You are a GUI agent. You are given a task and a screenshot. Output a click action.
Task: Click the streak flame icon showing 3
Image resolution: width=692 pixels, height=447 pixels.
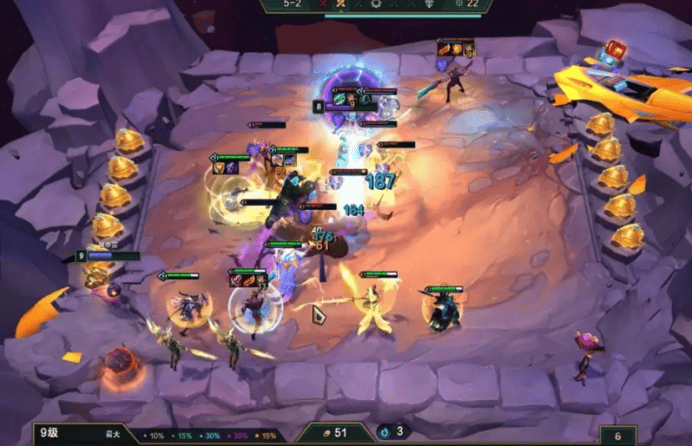coord(388,432)
